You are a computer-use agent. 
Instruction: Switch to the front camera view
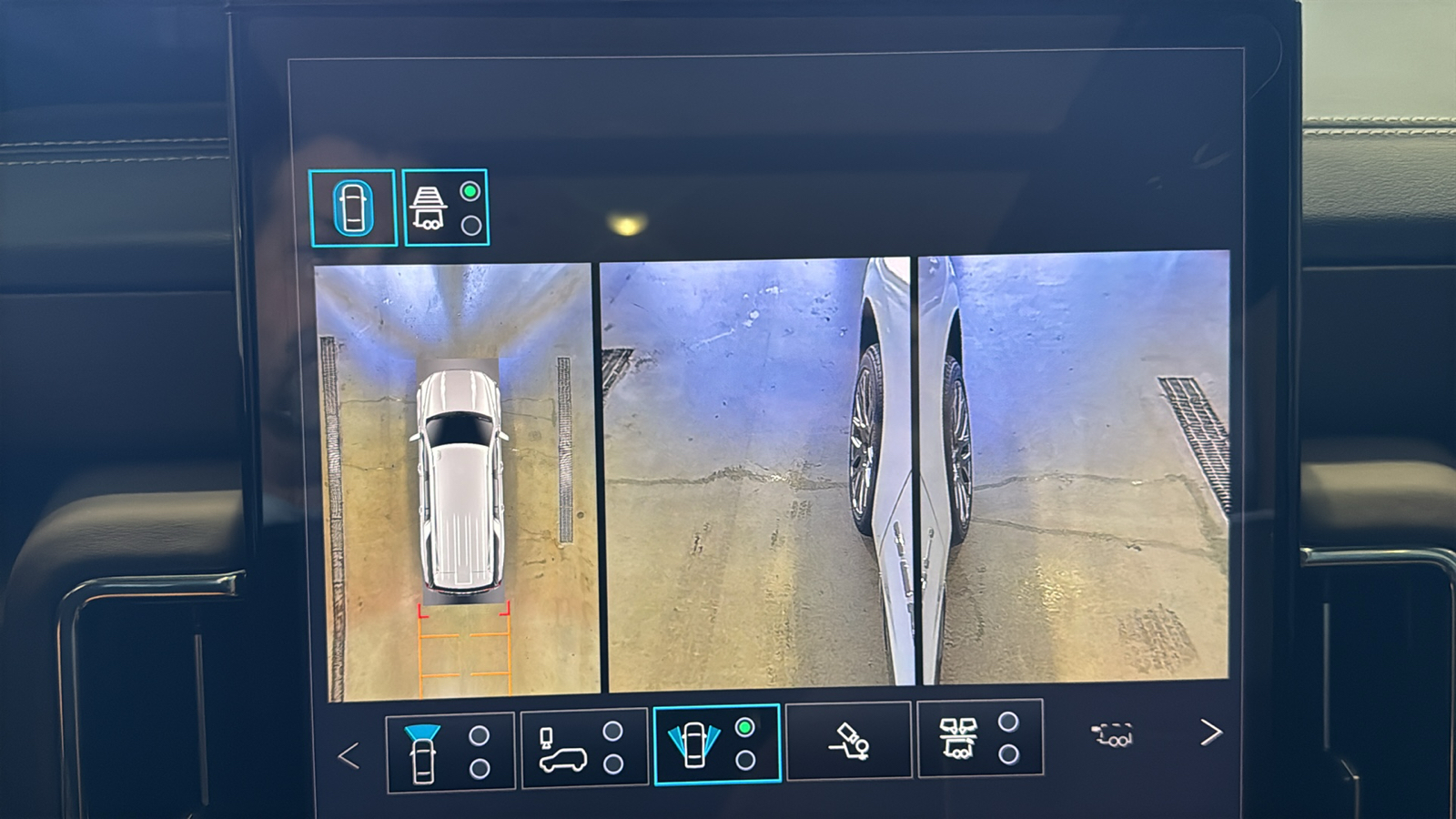click(x=450, y=753)
